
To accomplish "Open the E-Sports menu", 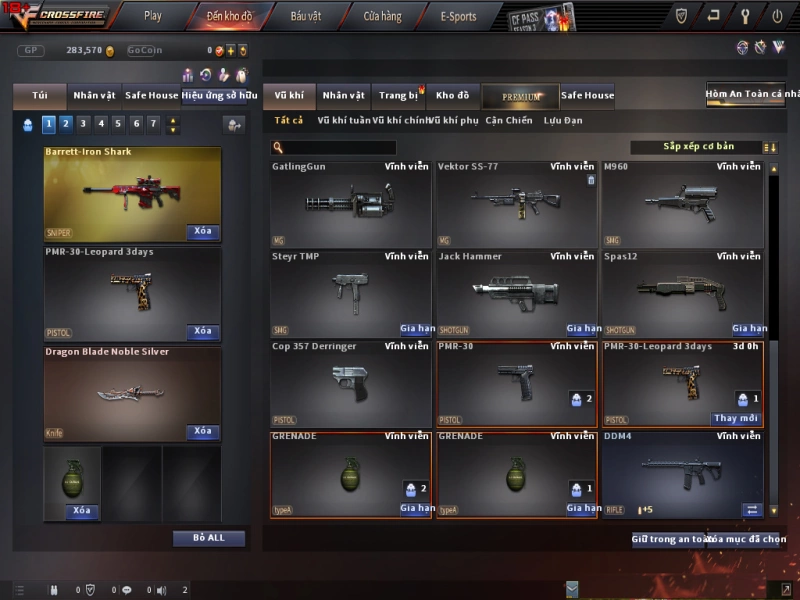I will (458, 16).
